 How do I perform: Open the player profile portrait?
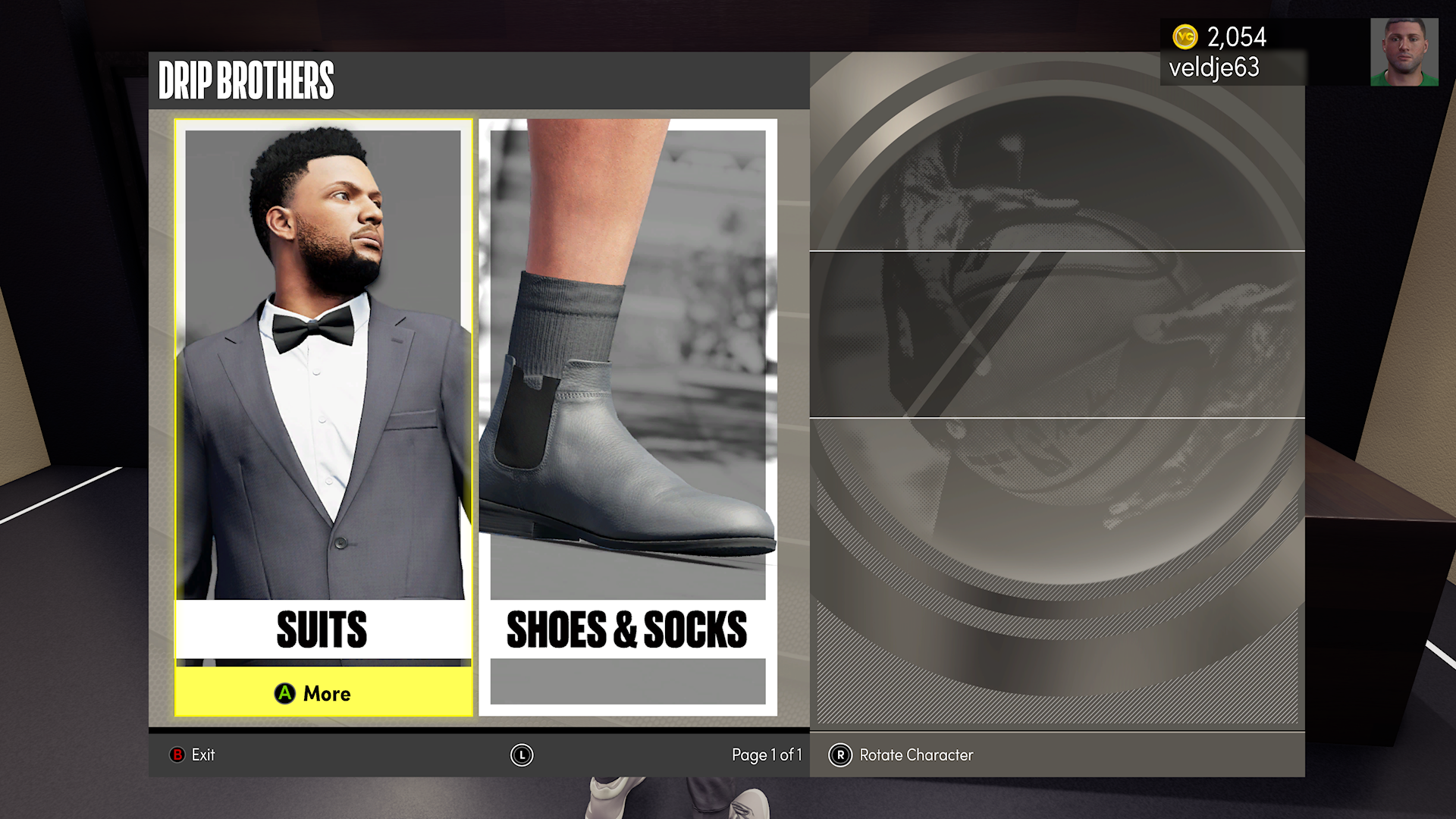[1404, 52]
